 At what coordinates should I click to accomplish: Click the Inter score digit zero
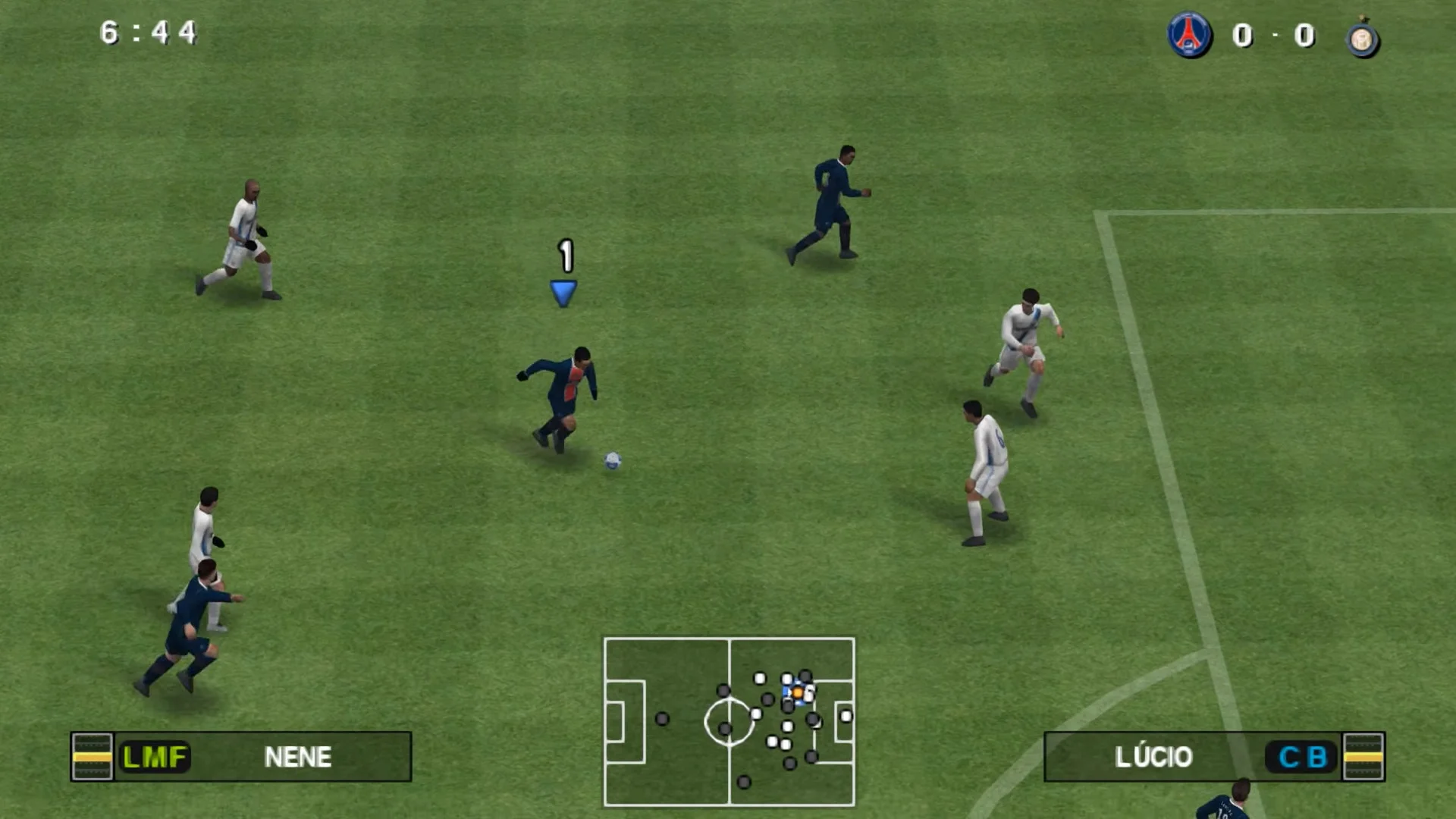point(1305,36)
